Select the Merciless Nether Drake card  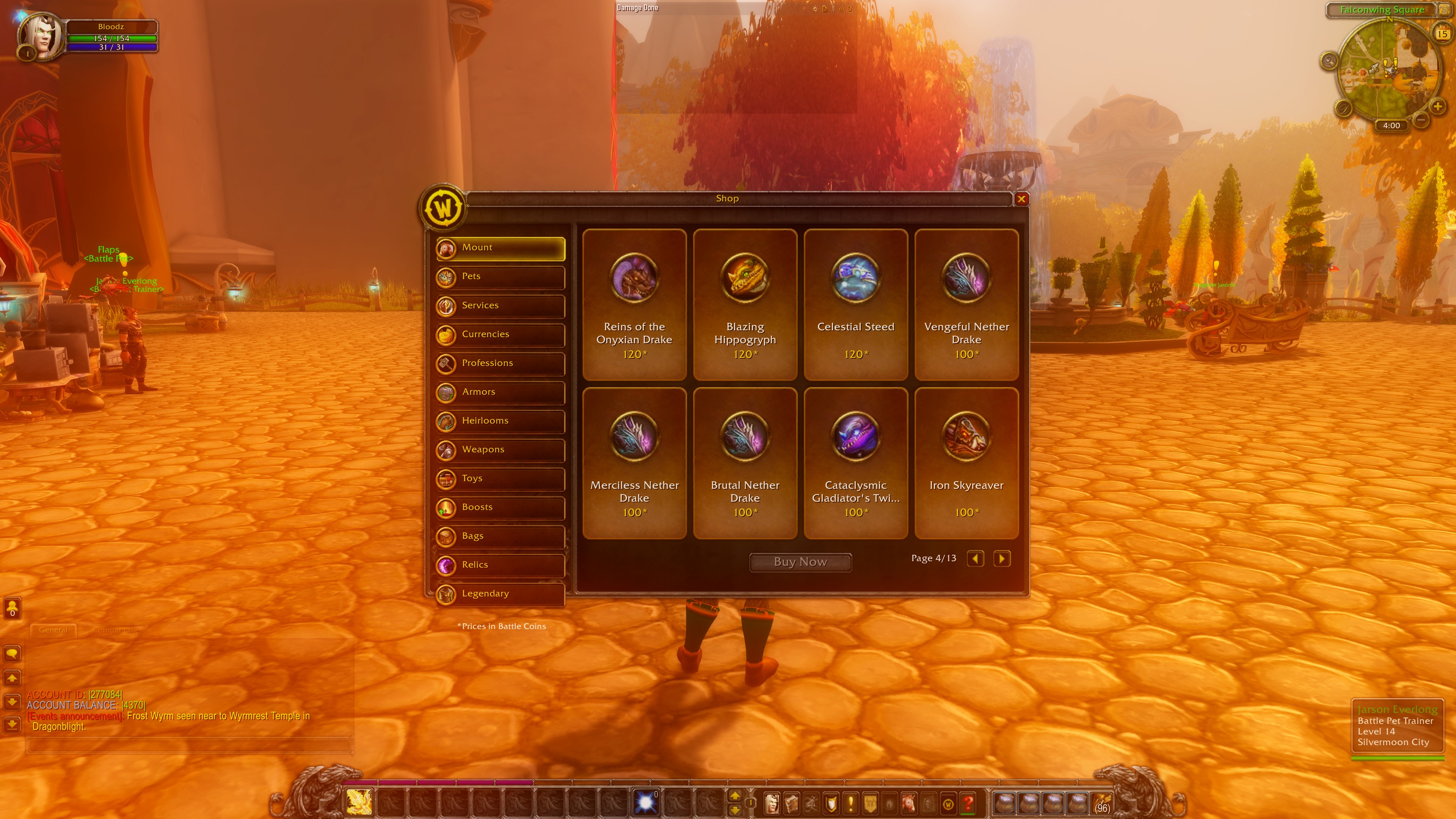[634, 462]
